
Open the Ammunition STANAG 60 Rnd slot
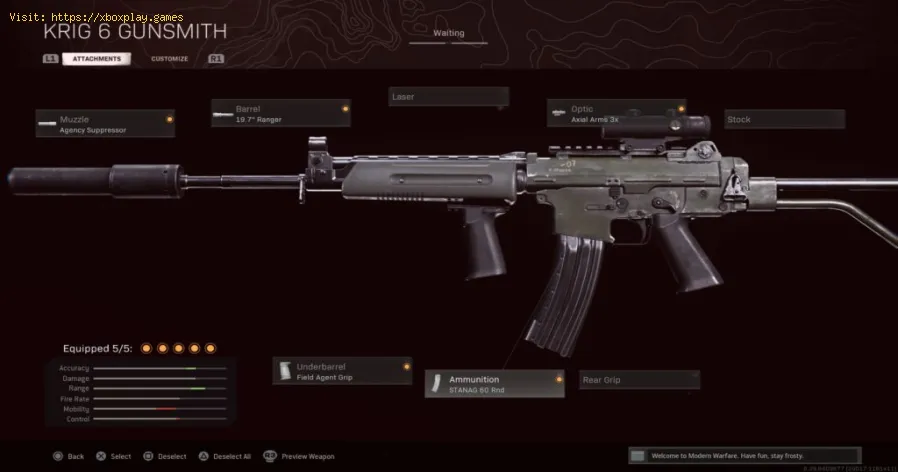tap(494, 384)
